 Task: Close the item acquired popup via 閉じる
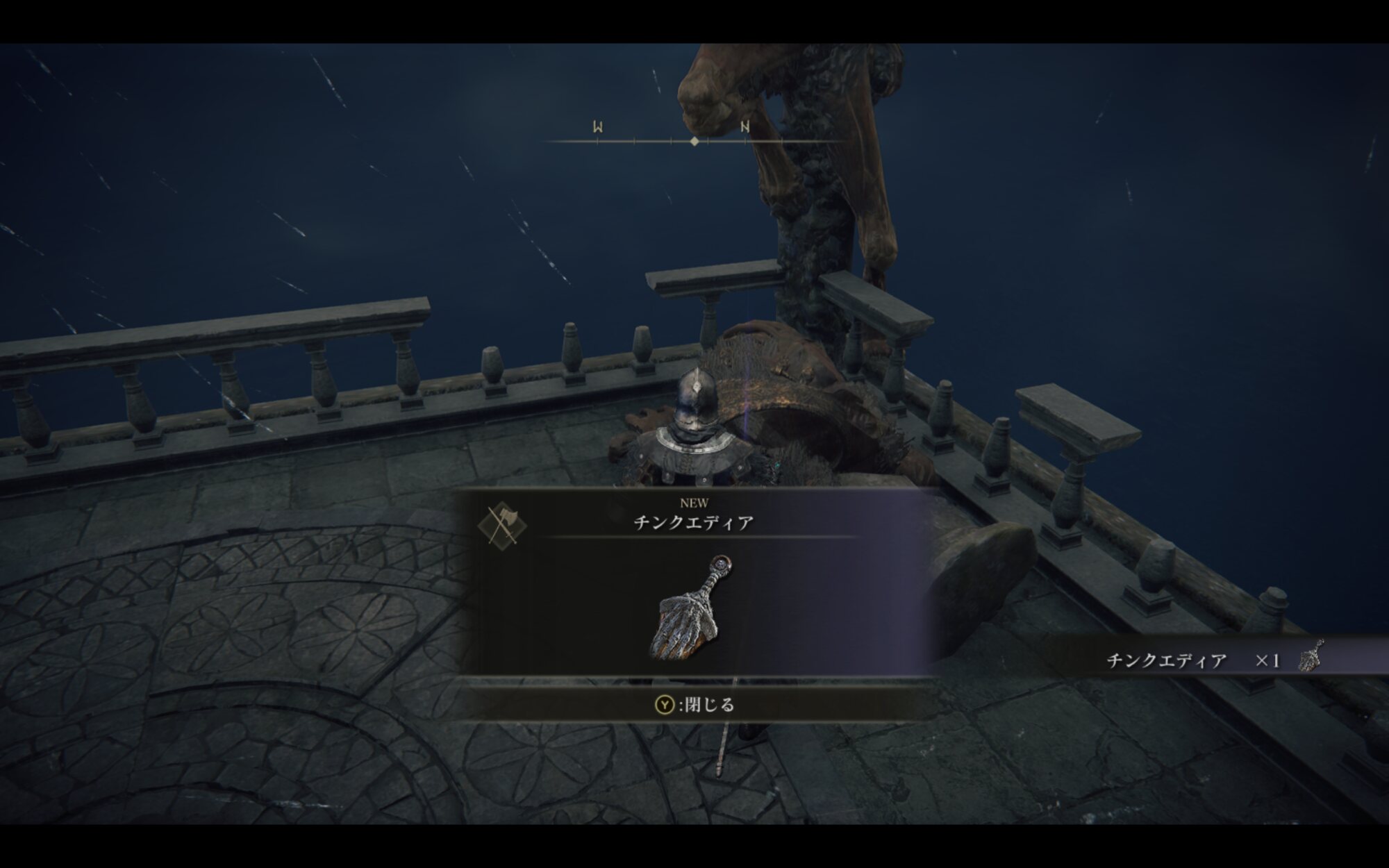pos(694,705)
